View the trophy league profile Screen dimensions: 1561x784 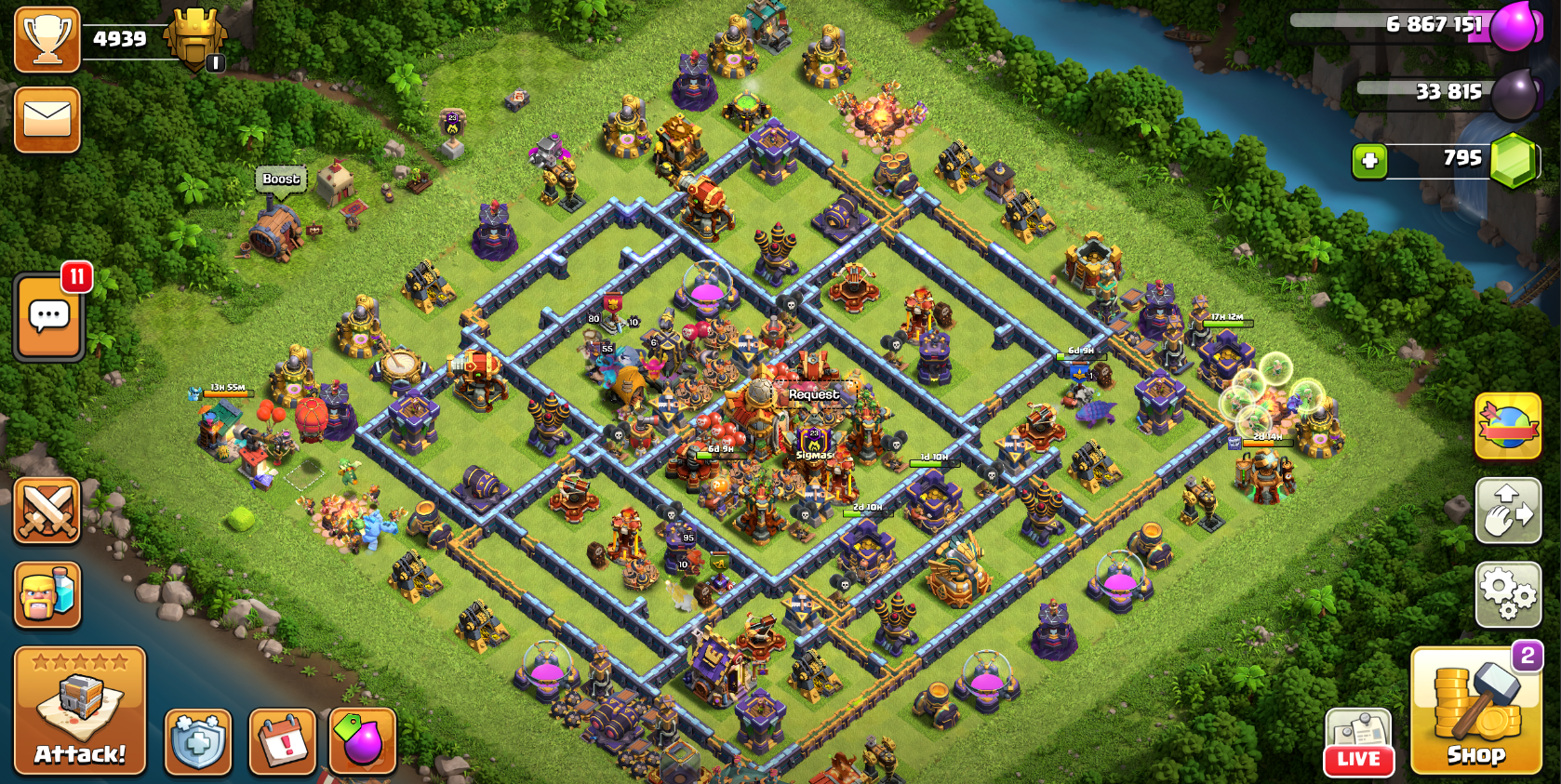point(47,39)
